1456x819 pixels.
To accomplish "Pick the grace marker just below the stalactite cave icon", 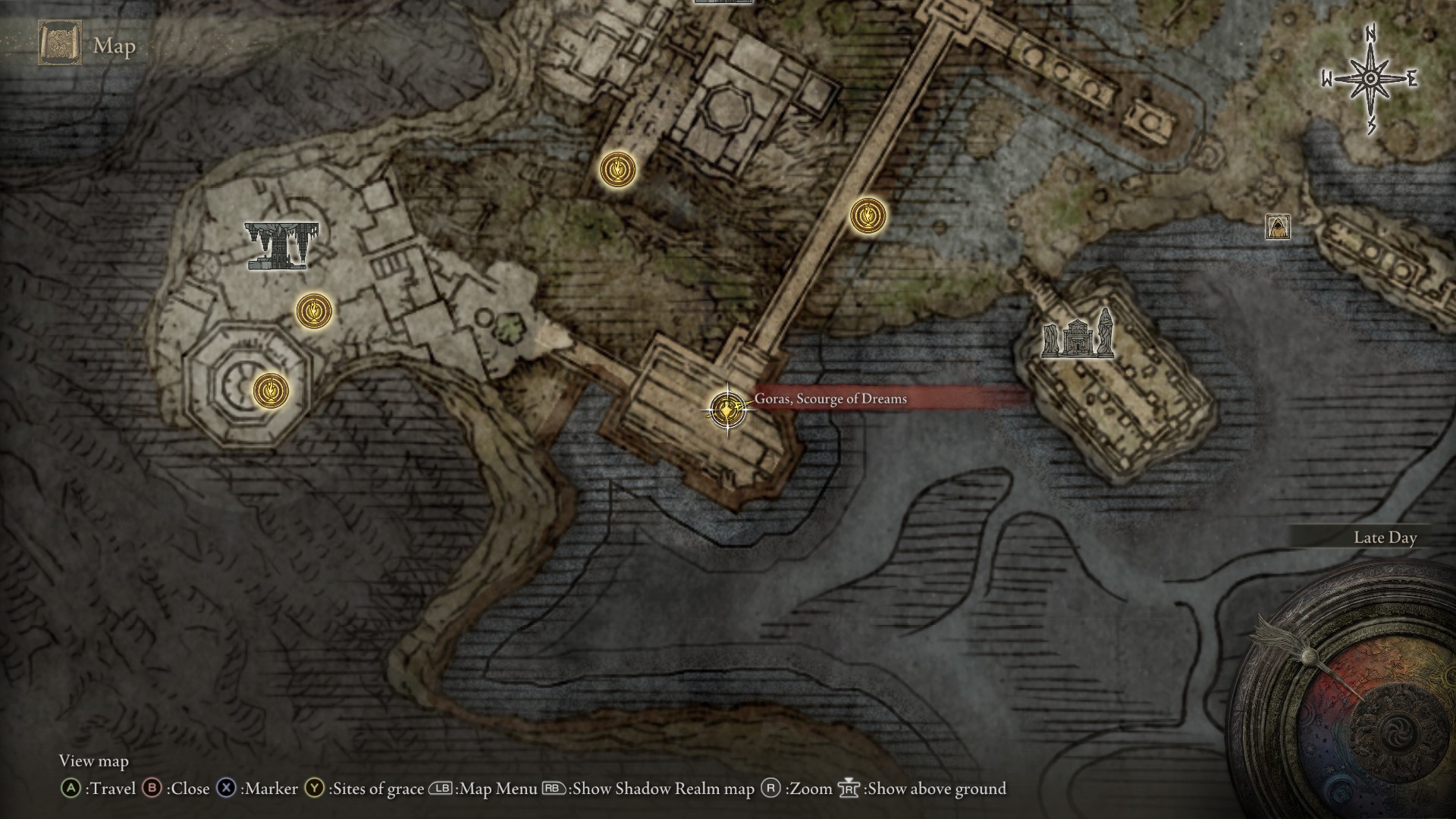I will 314,310.
